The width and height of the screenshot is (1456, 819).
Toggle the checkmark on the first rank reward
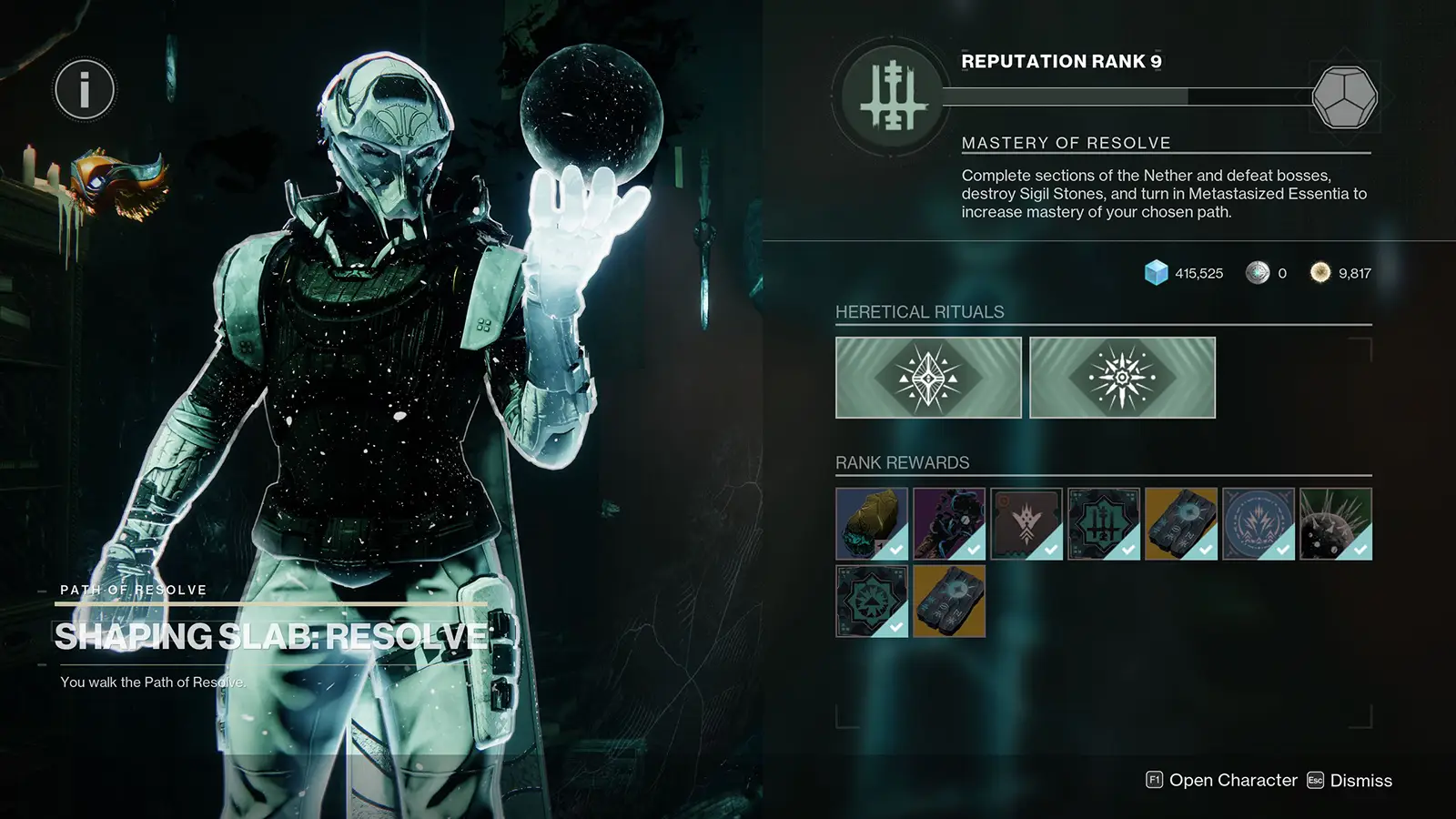[x=897, y=551]
